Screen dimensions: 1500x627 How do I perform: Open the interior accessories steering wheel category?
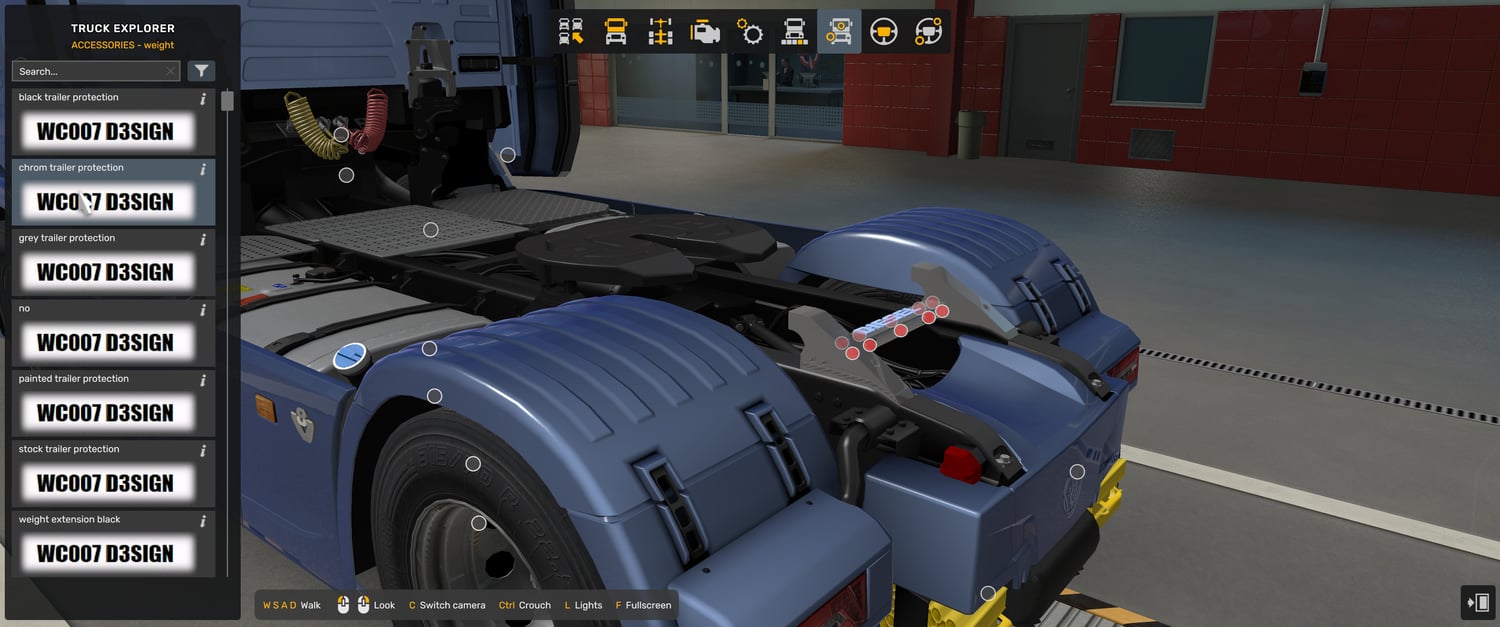[x=928, y=32]
